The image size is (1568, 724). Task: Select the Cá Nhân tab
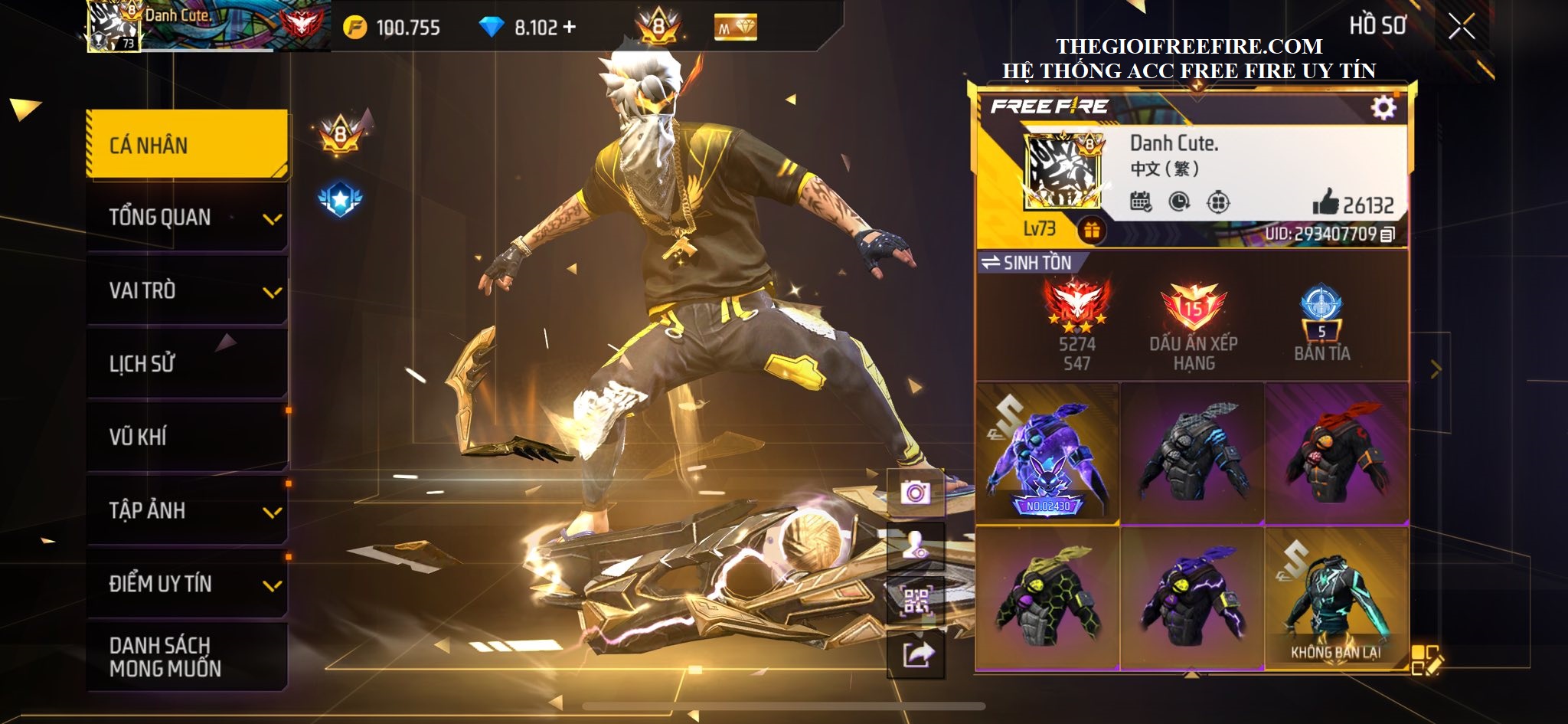pos(188,145)
